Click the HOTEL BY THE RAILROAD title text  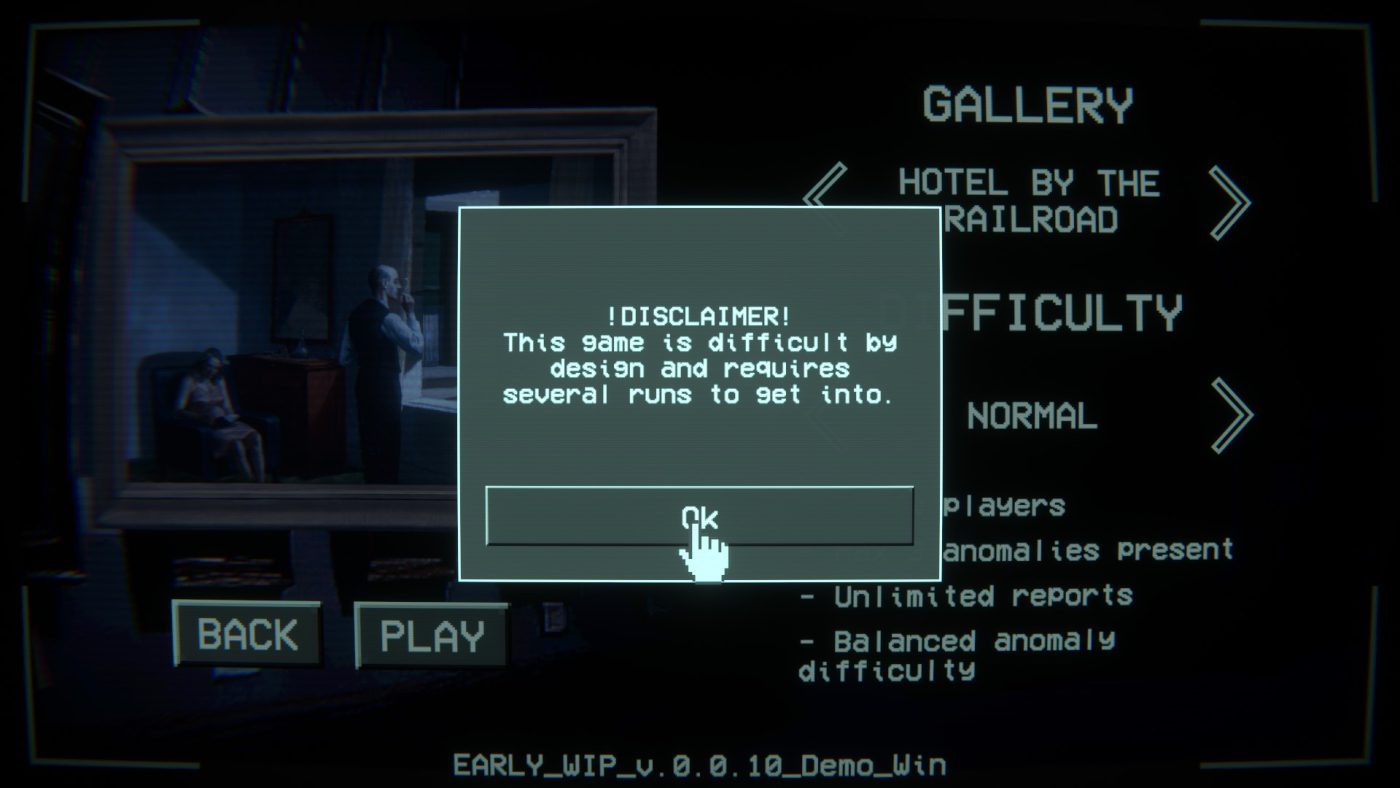(1028, 201)
